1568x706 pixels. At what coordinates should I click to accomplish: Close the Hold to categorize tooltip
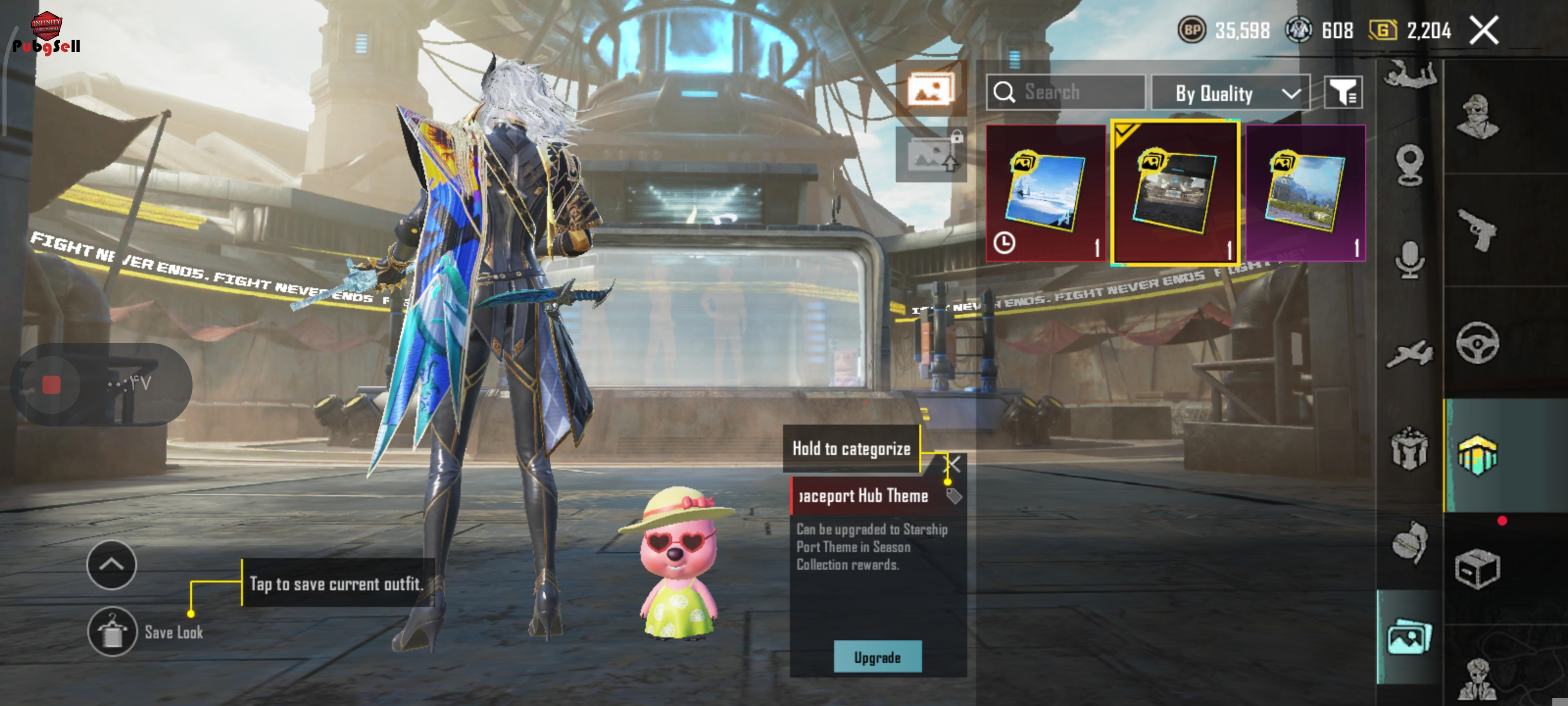[953, 464]
